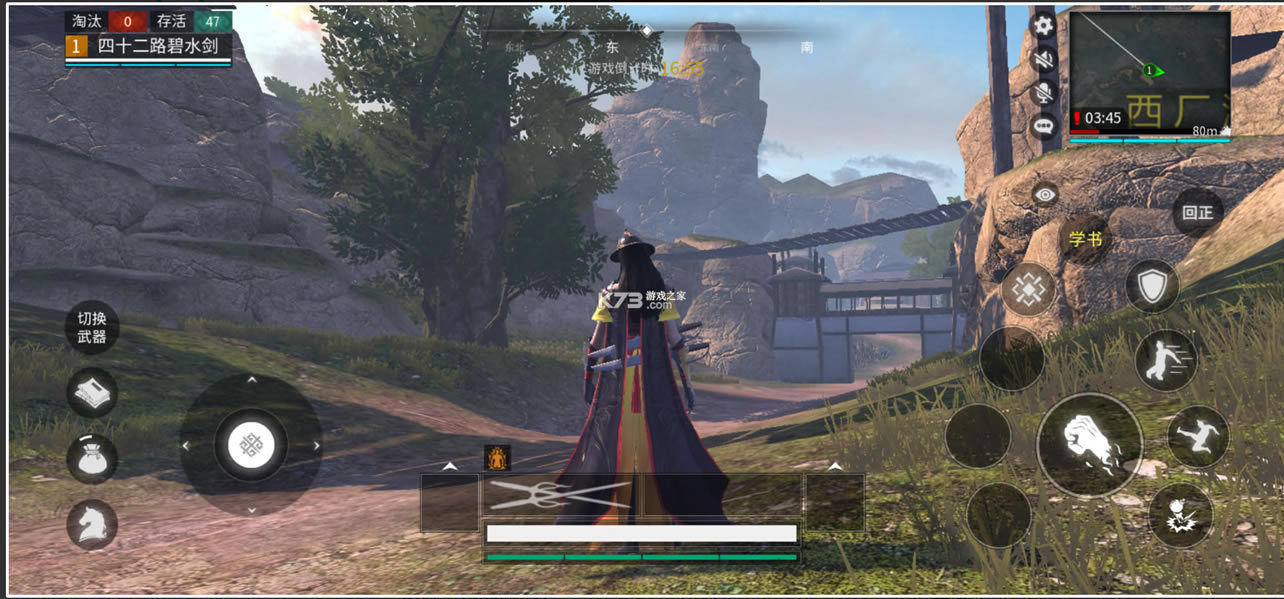Toggle the muted microphone icon
This screenshot has width=1284, height=599.
pyautogui.click(x=1044, y=93)
